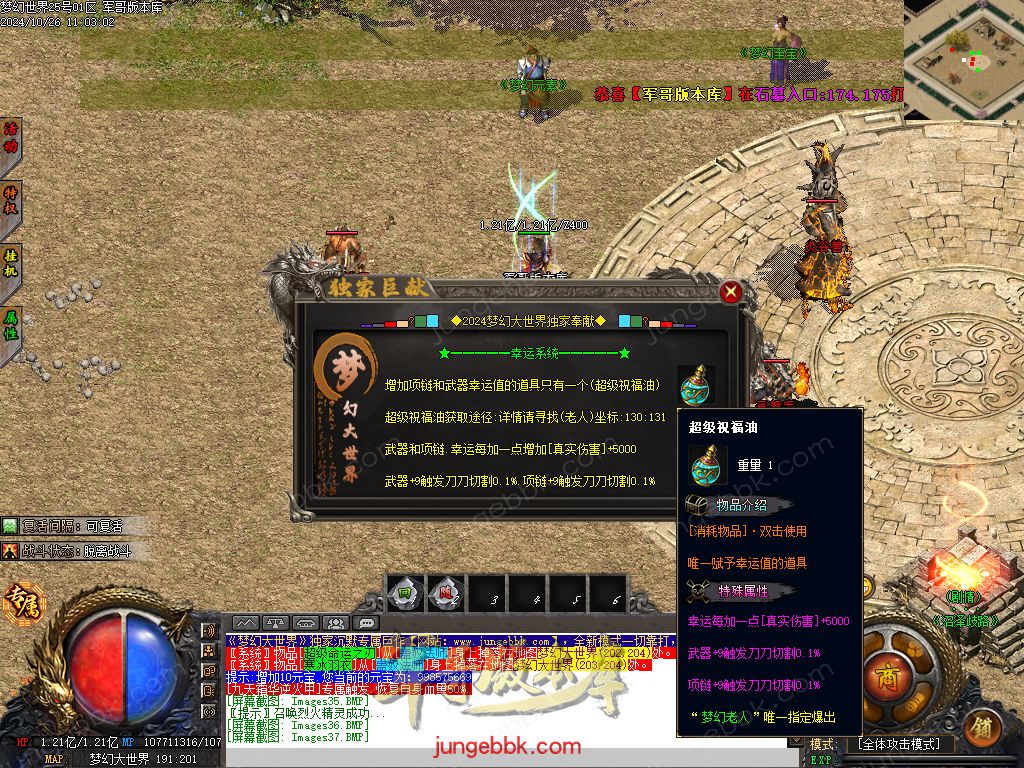
Task: Click the mountain-shaped chat filter button
Action: tap(245, 624)
